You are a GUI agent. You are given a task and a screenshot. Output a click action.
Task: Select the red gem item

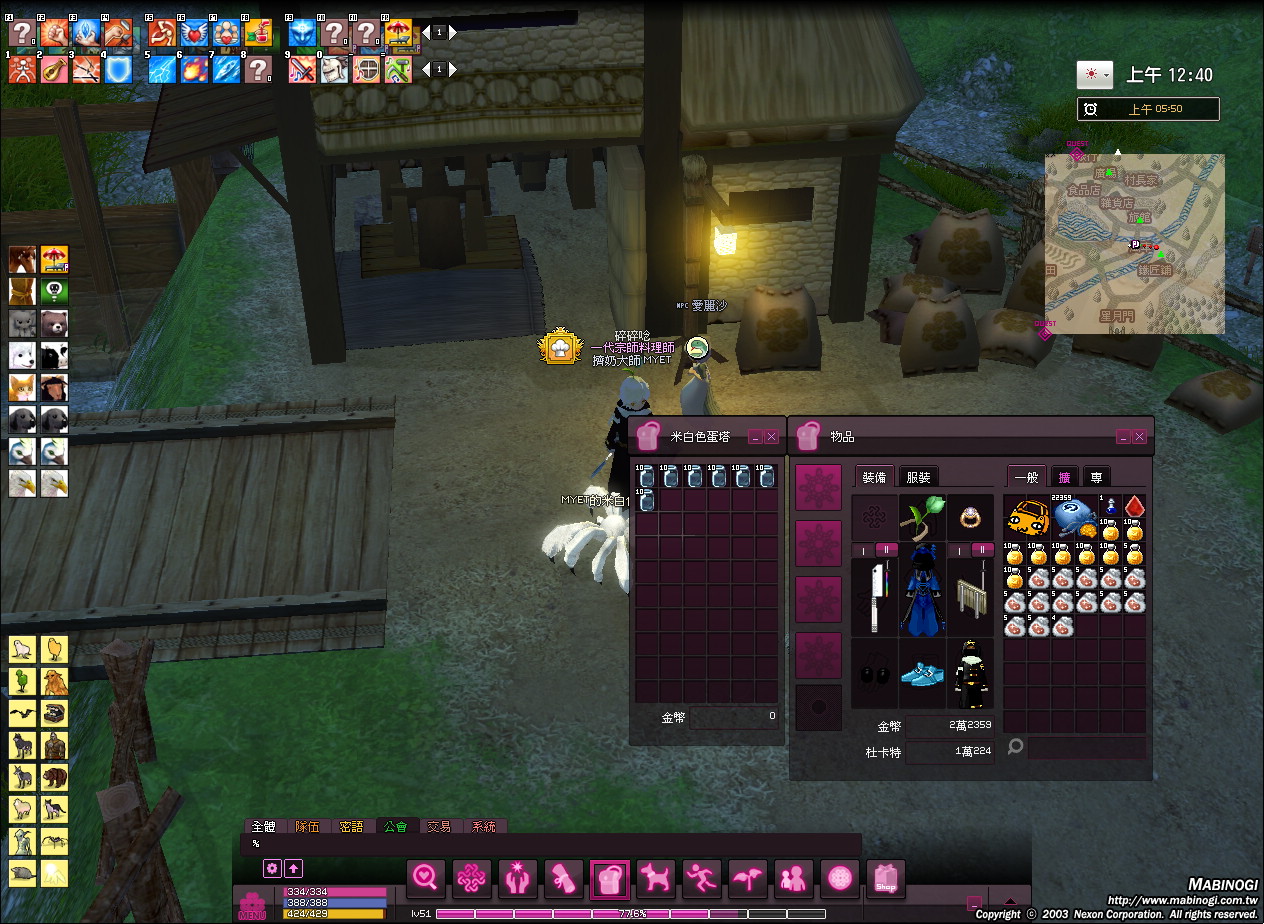coord(1134,507)
